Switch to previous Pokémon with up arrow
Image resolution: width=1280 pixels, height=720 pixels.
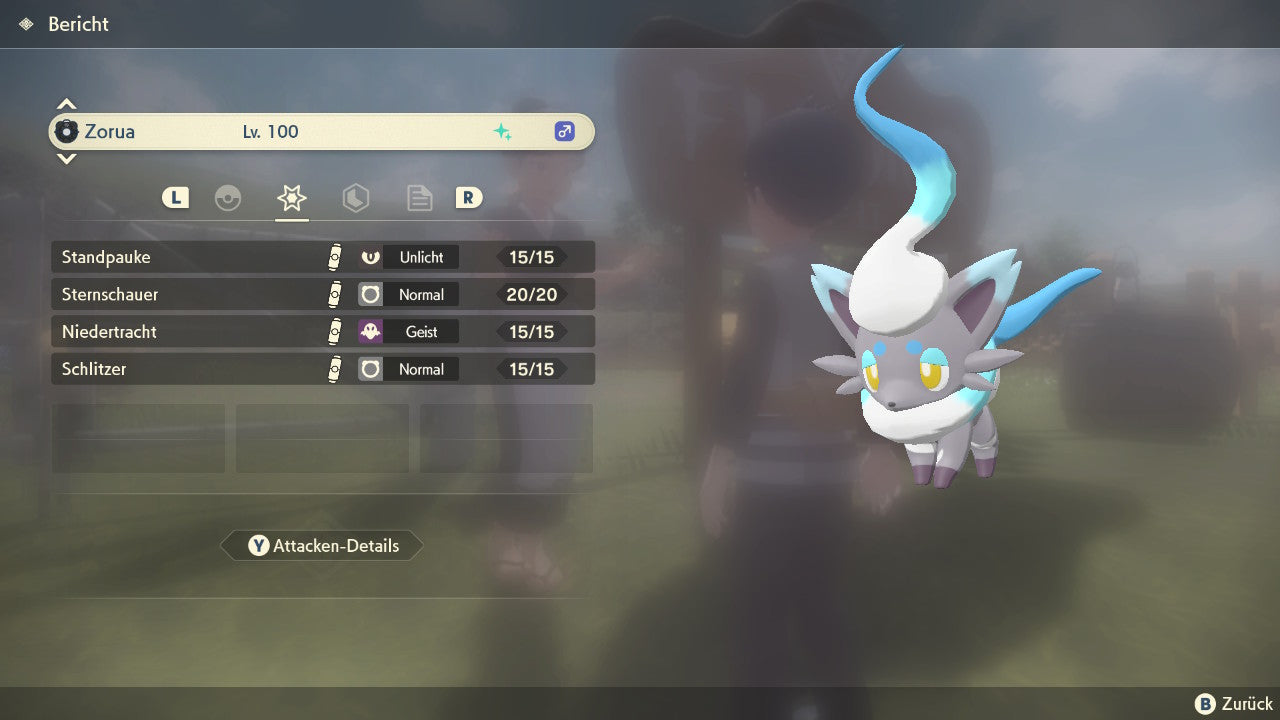(x=66, y=104)
